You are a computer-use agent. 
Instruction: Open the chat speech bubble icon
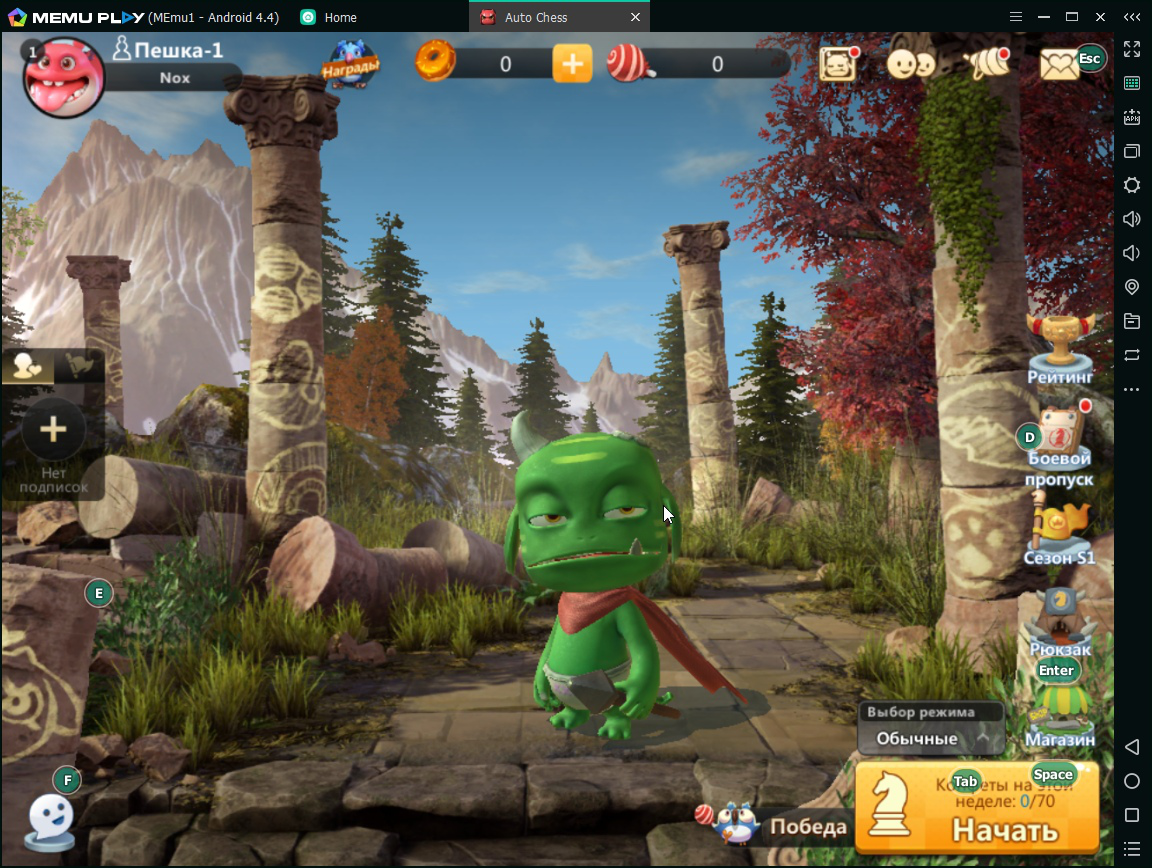tap(49, 820)
